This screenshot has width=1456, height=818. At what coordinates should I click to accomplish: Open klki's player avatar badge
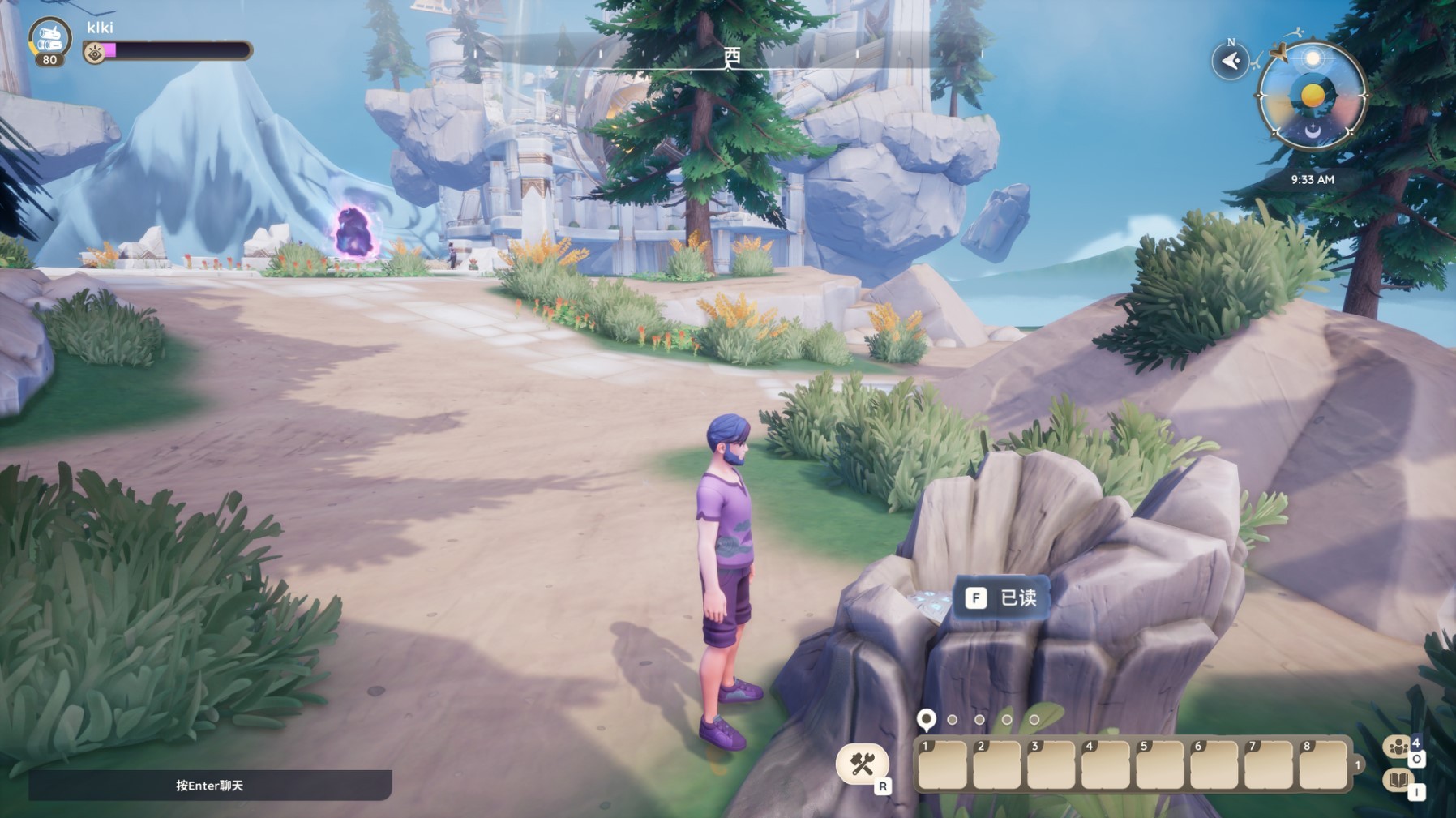tap(49, 41)
